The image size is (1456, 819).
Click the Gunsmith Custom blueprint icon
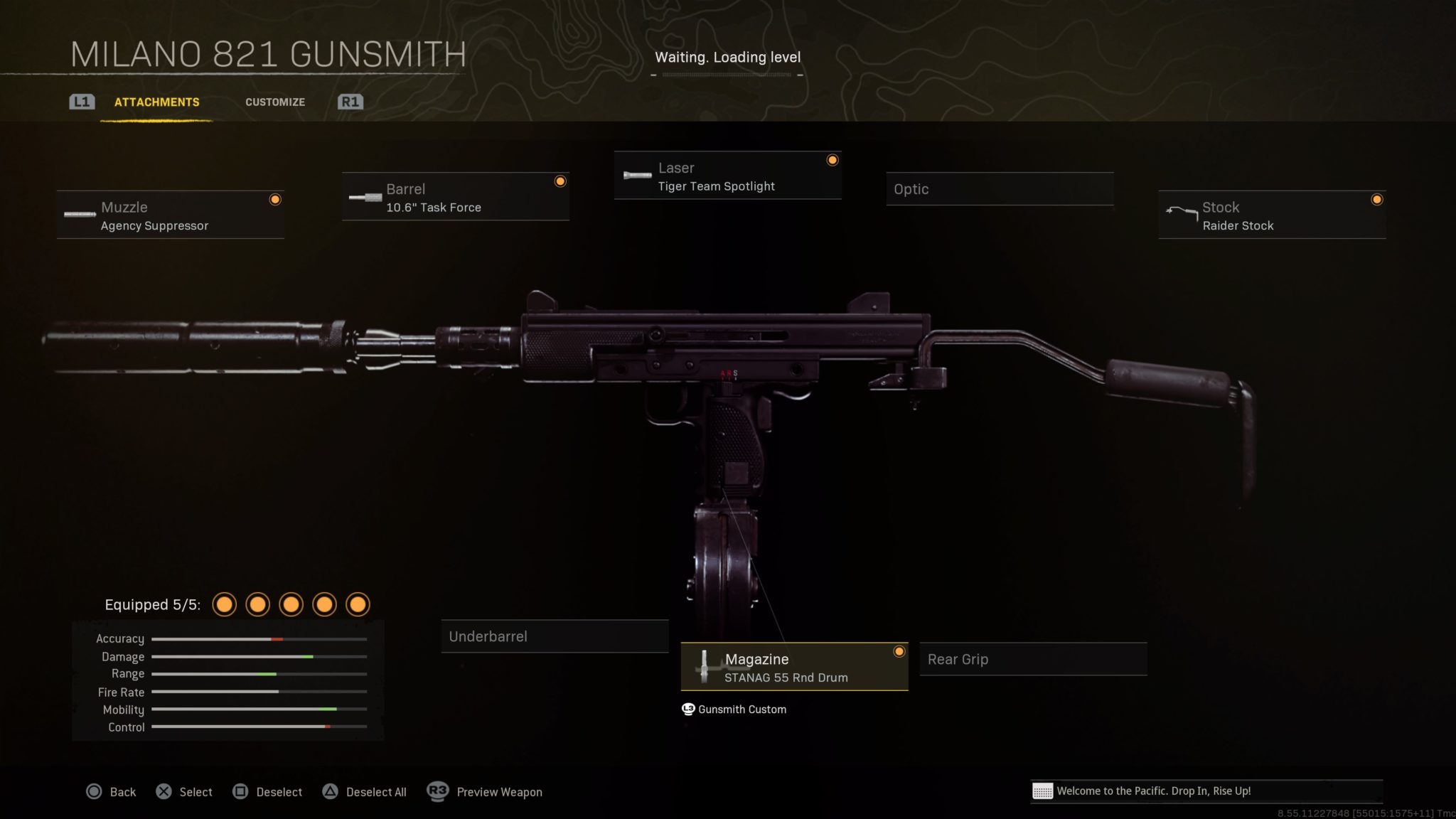(x=687, y=709)
